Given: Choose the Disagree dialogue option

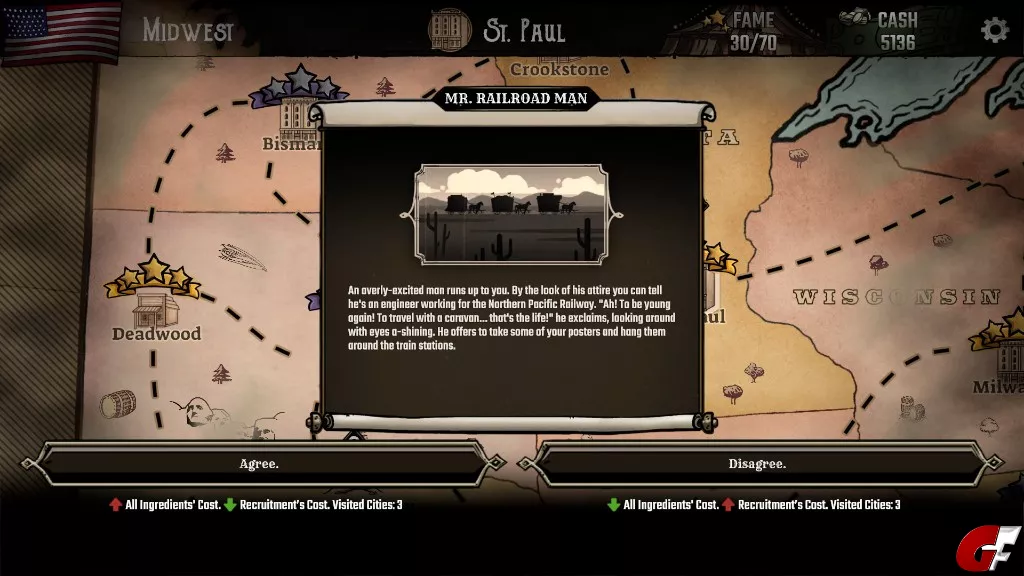Looking at the screenshot, I should coord(757,464).
